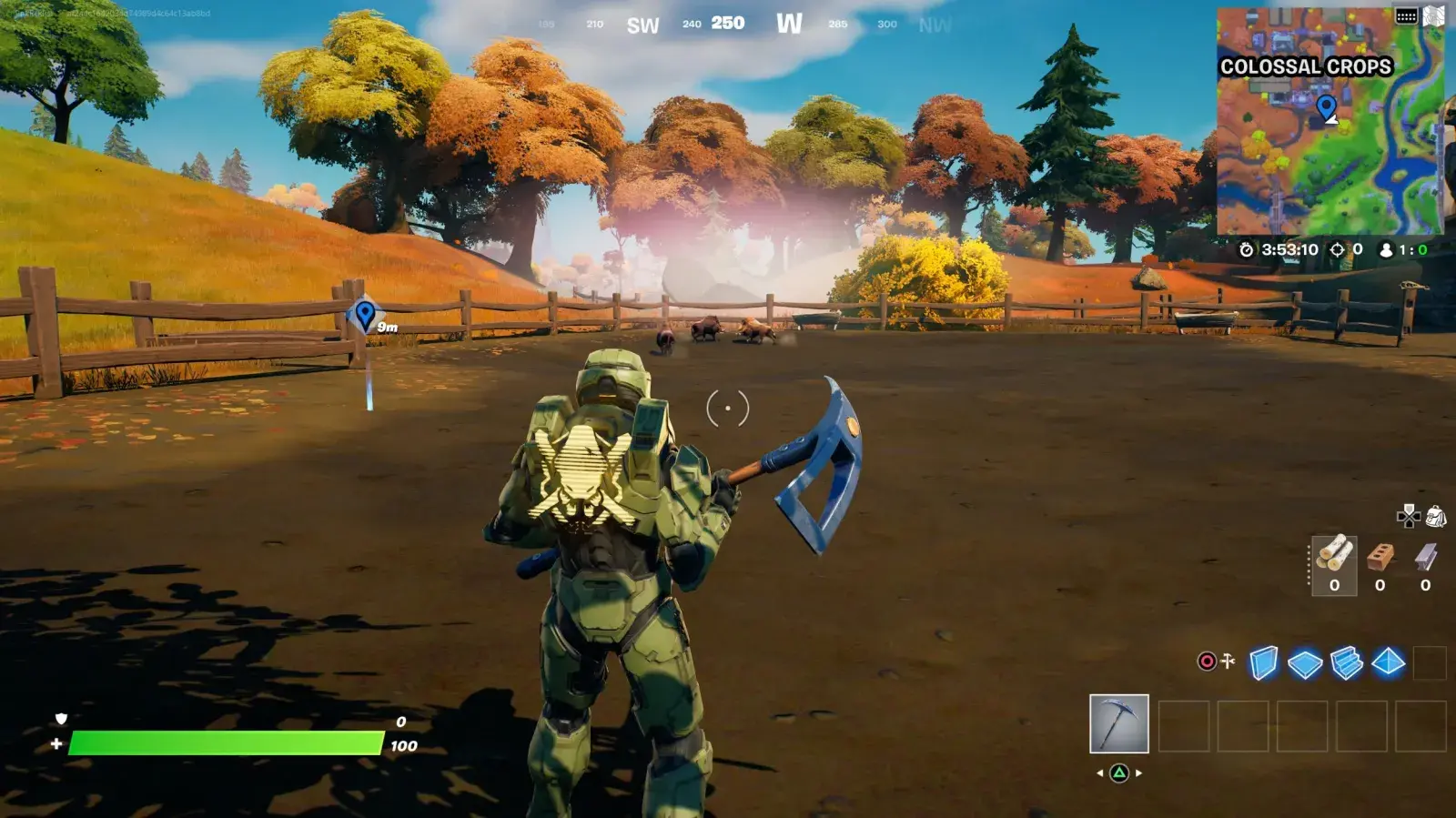This screenshot has height=818, width=1456.
Task: Click the keyboard icon above the minimap
Action: click(x=1406, y=15)
